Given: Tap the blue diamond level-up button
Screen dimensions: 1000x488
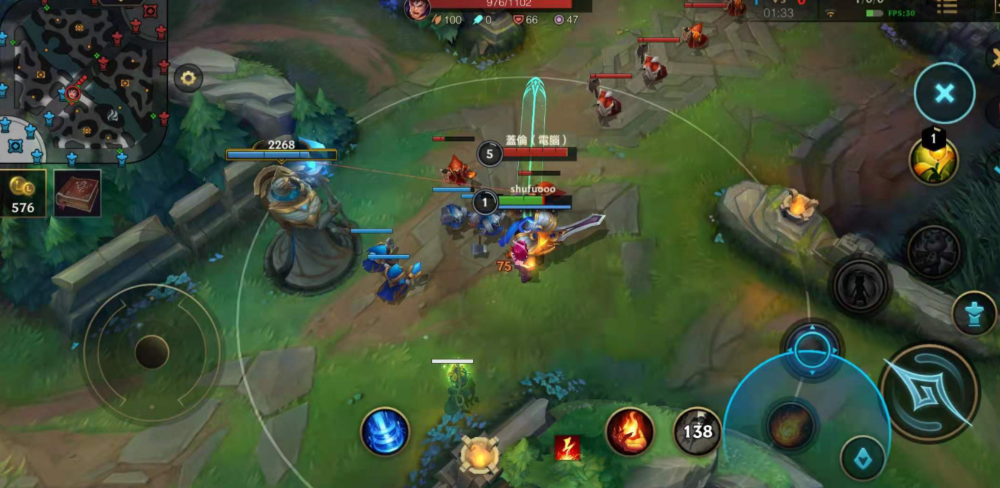Looking at the screenshot, I should [862, 458].
